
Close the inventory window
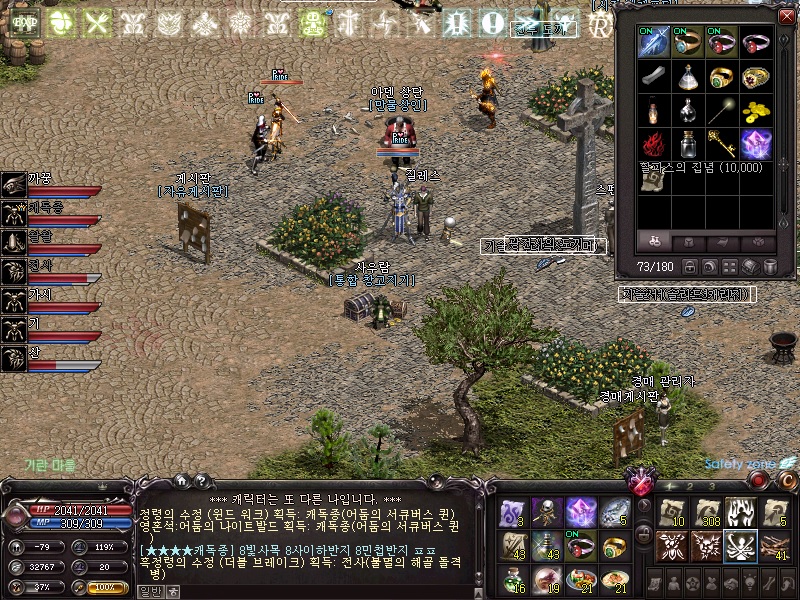click(786, 16)
